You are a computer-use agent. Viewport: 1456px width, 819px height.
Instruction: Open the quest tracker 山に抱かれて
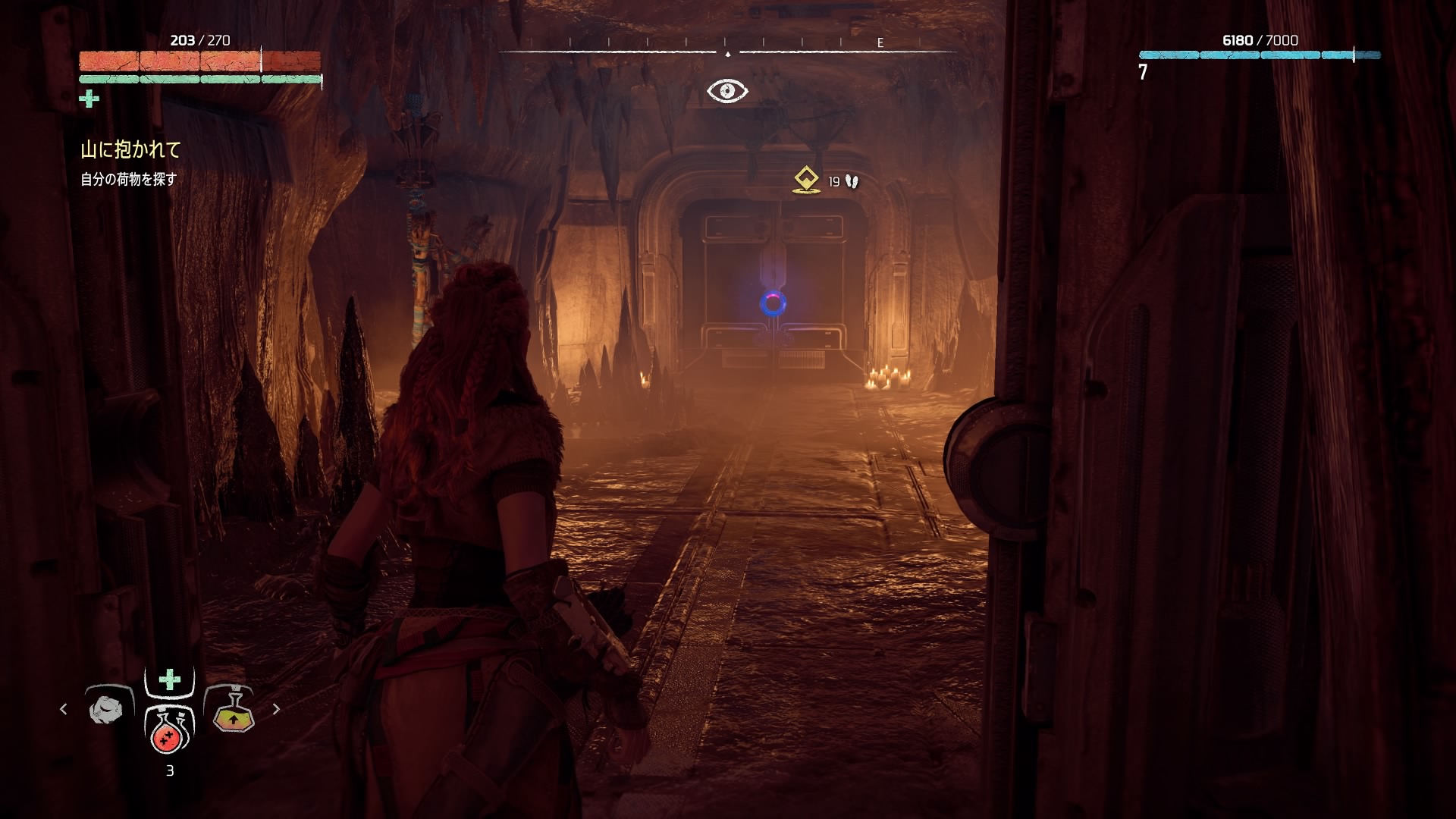click(131, 150)
